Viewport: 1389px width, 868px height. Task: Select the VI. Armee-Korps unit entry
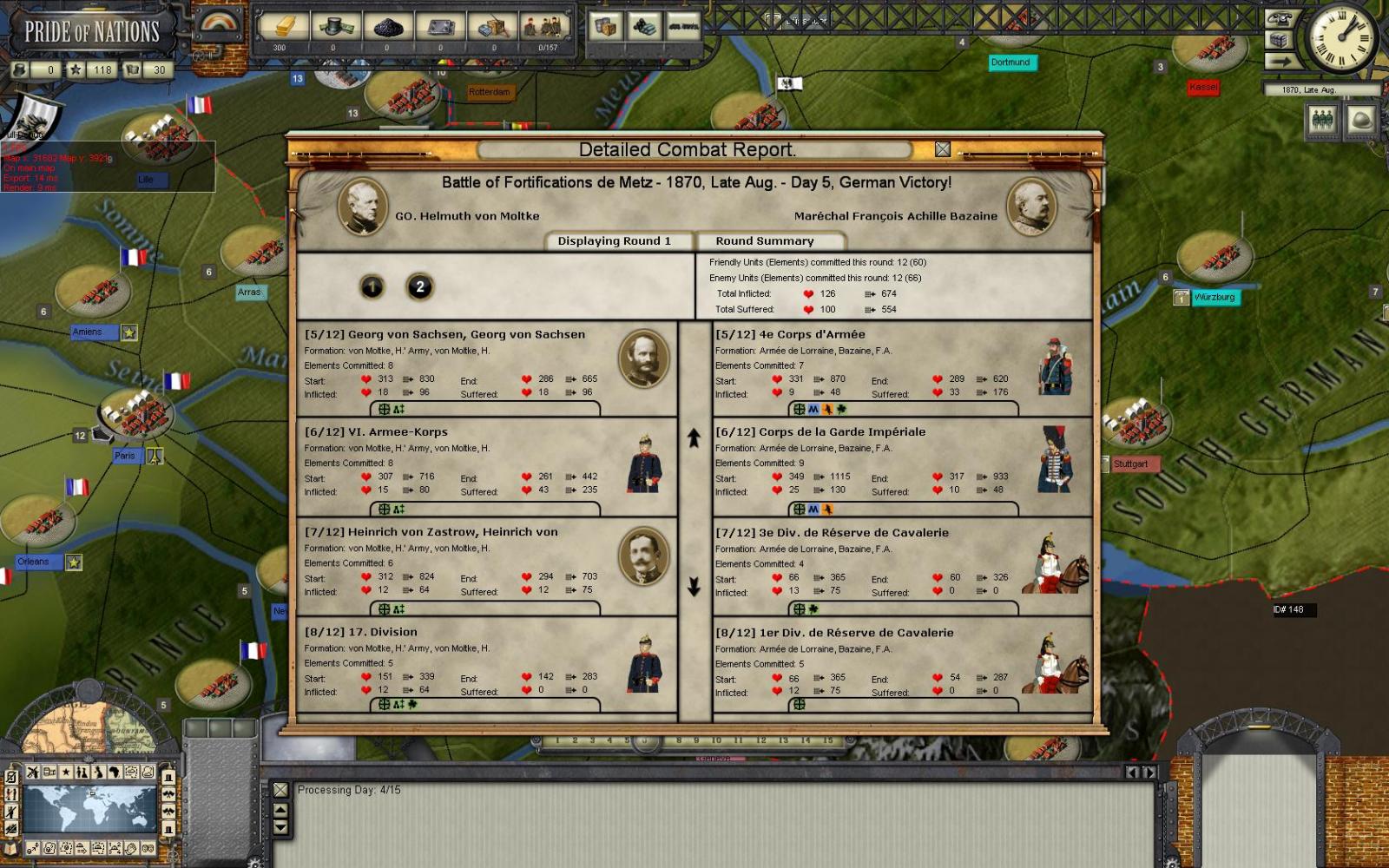pyautogui.click(x=486, y=466)
